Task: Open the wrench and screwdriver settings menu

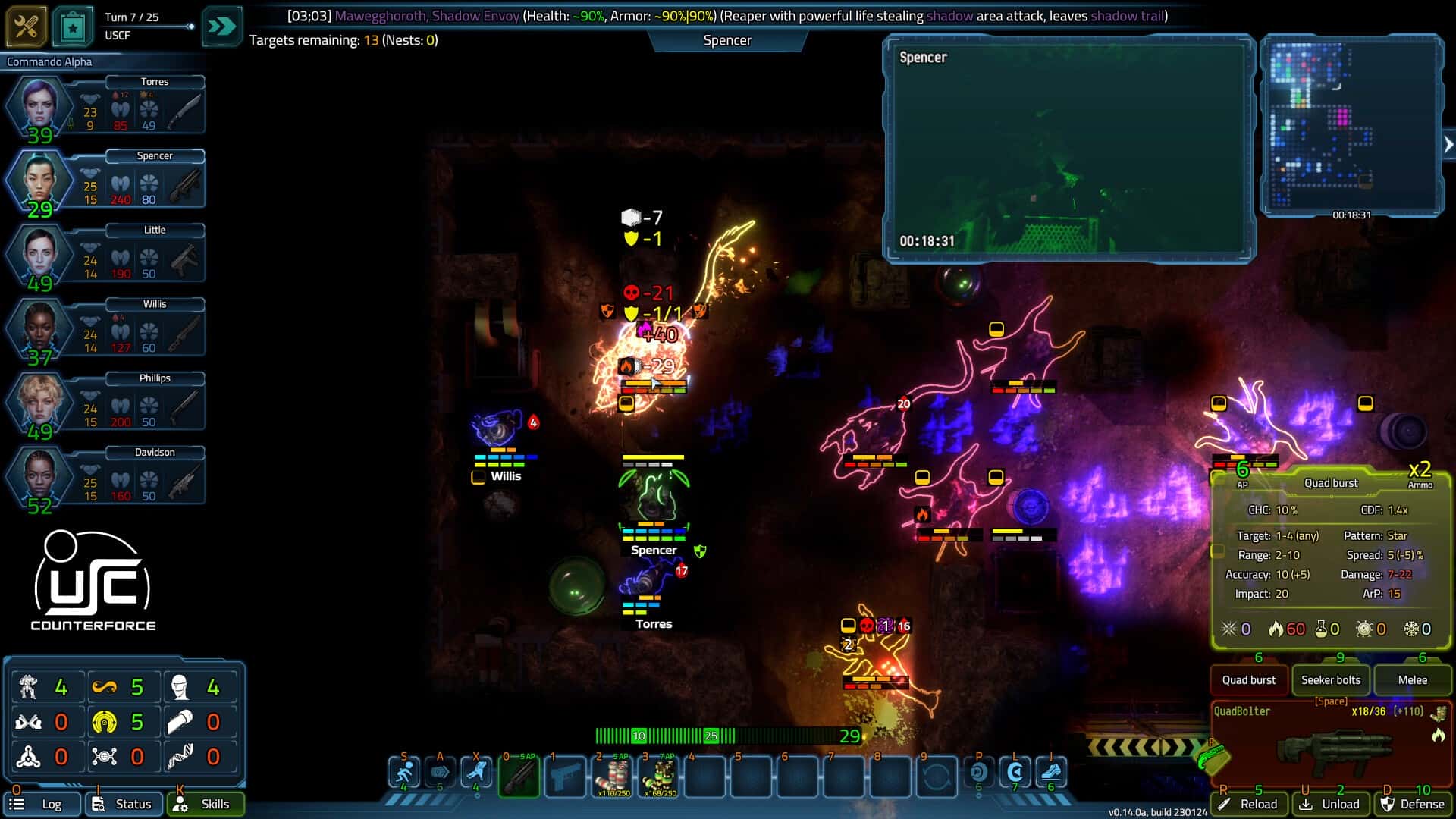Action: click(x=26, y=27)
